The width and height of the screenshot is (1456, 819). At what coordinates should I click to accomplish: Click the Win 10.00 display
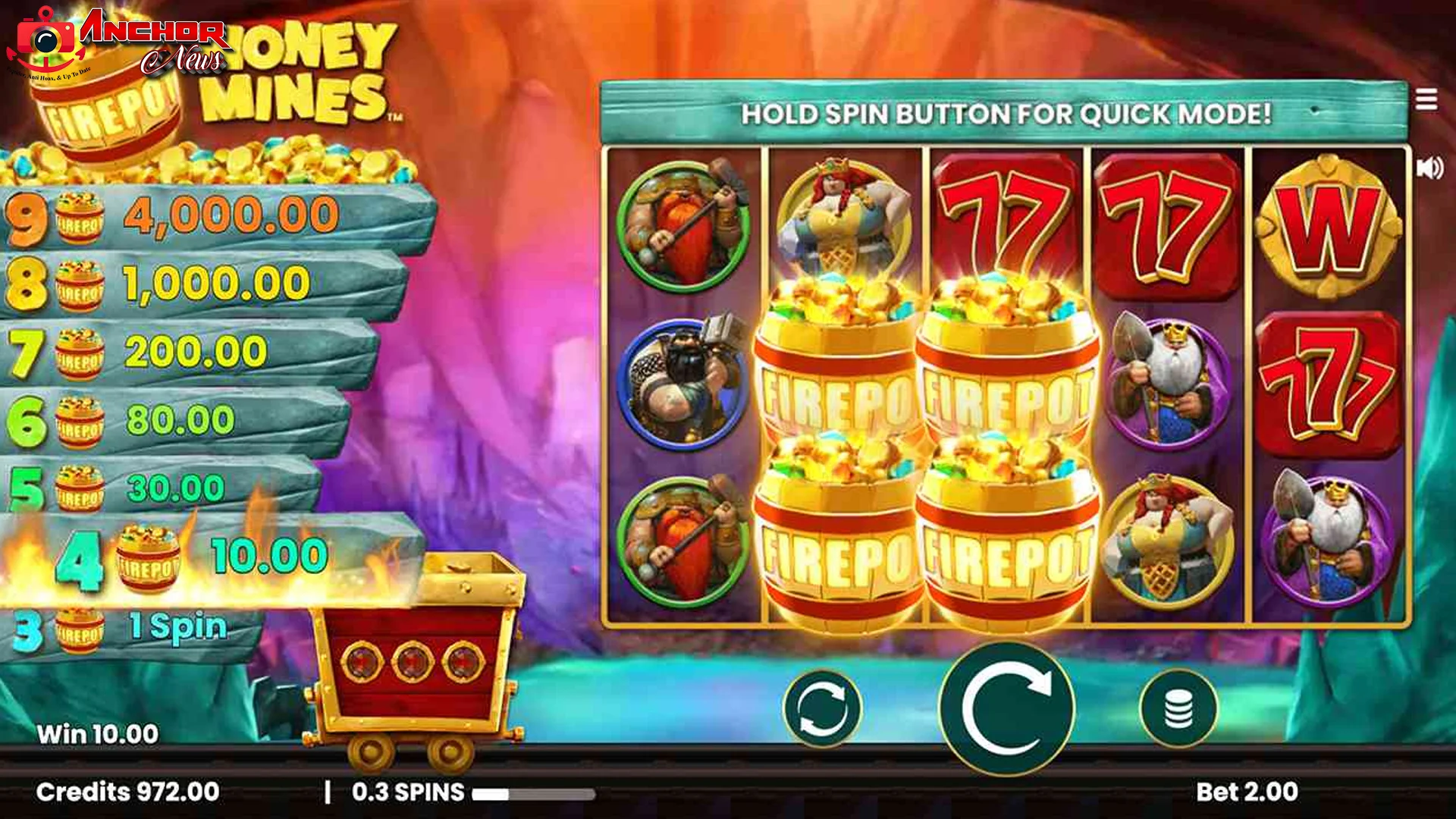point(96,733)
